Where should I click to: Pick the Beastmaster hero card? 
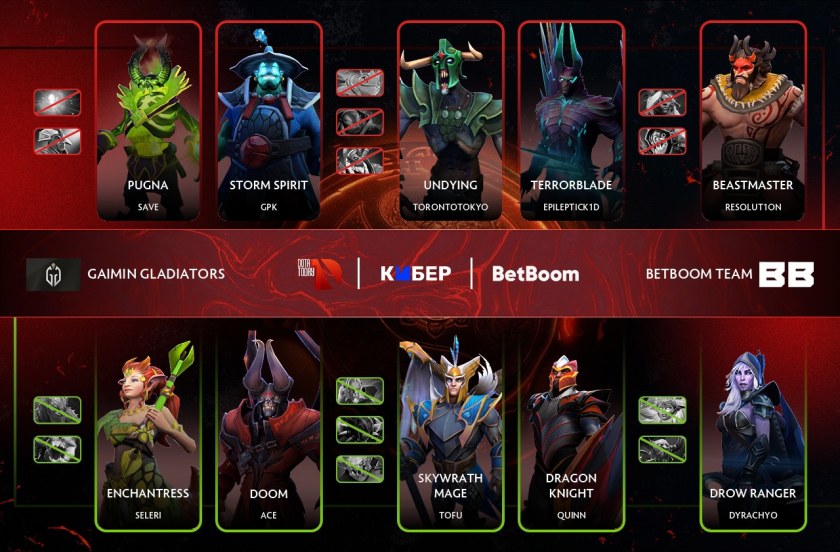pos(753,120)
